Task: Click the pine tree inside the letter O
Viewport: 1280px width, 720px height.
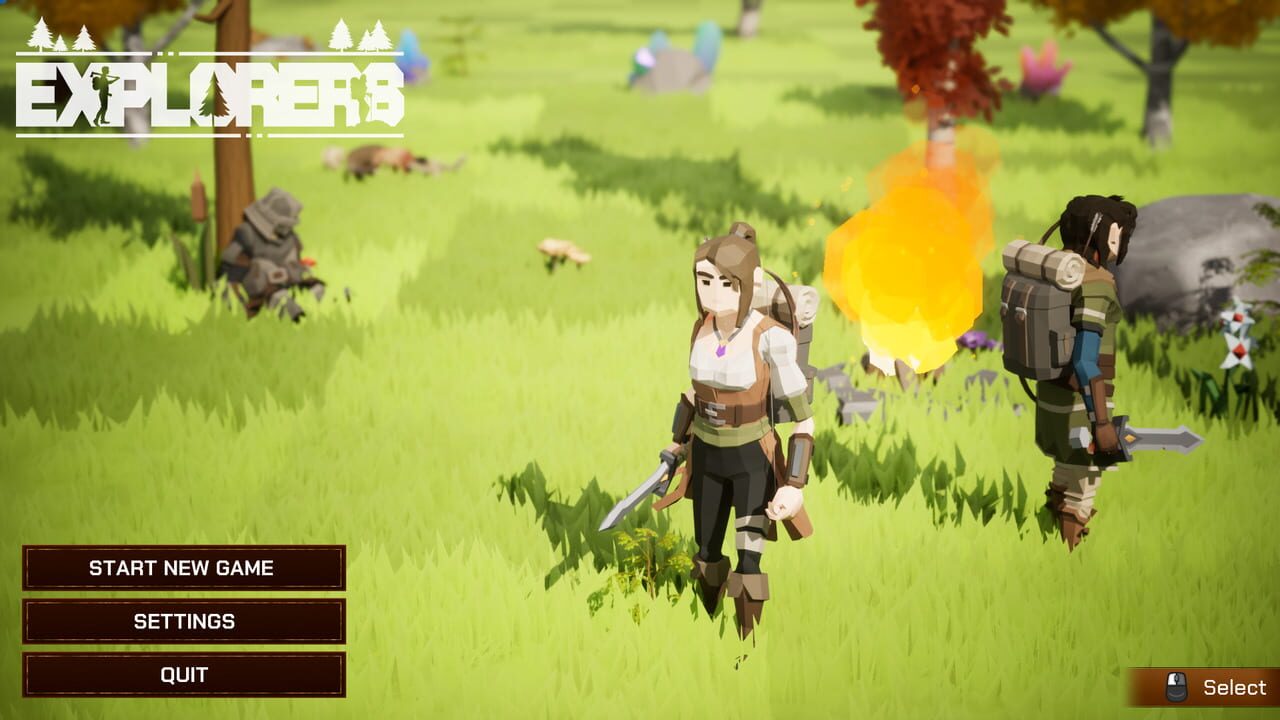Action: coord(213,98)
